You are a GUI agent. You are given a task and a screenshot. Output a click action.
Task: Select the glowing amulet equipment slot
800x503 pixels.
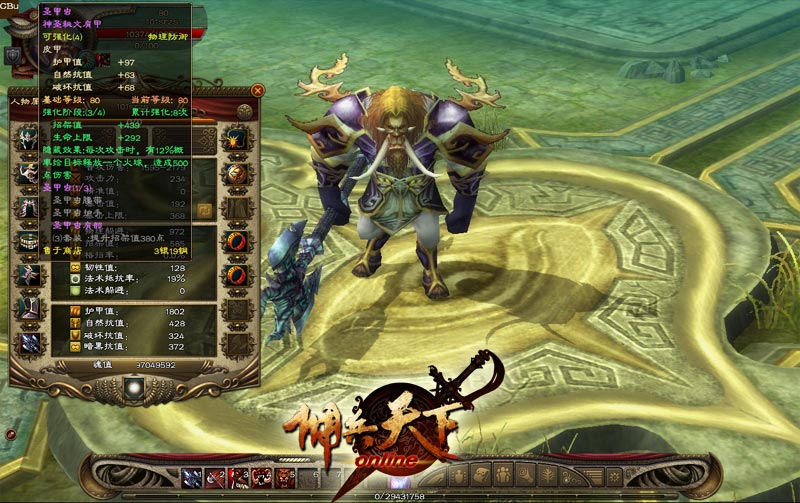point(238,139)
